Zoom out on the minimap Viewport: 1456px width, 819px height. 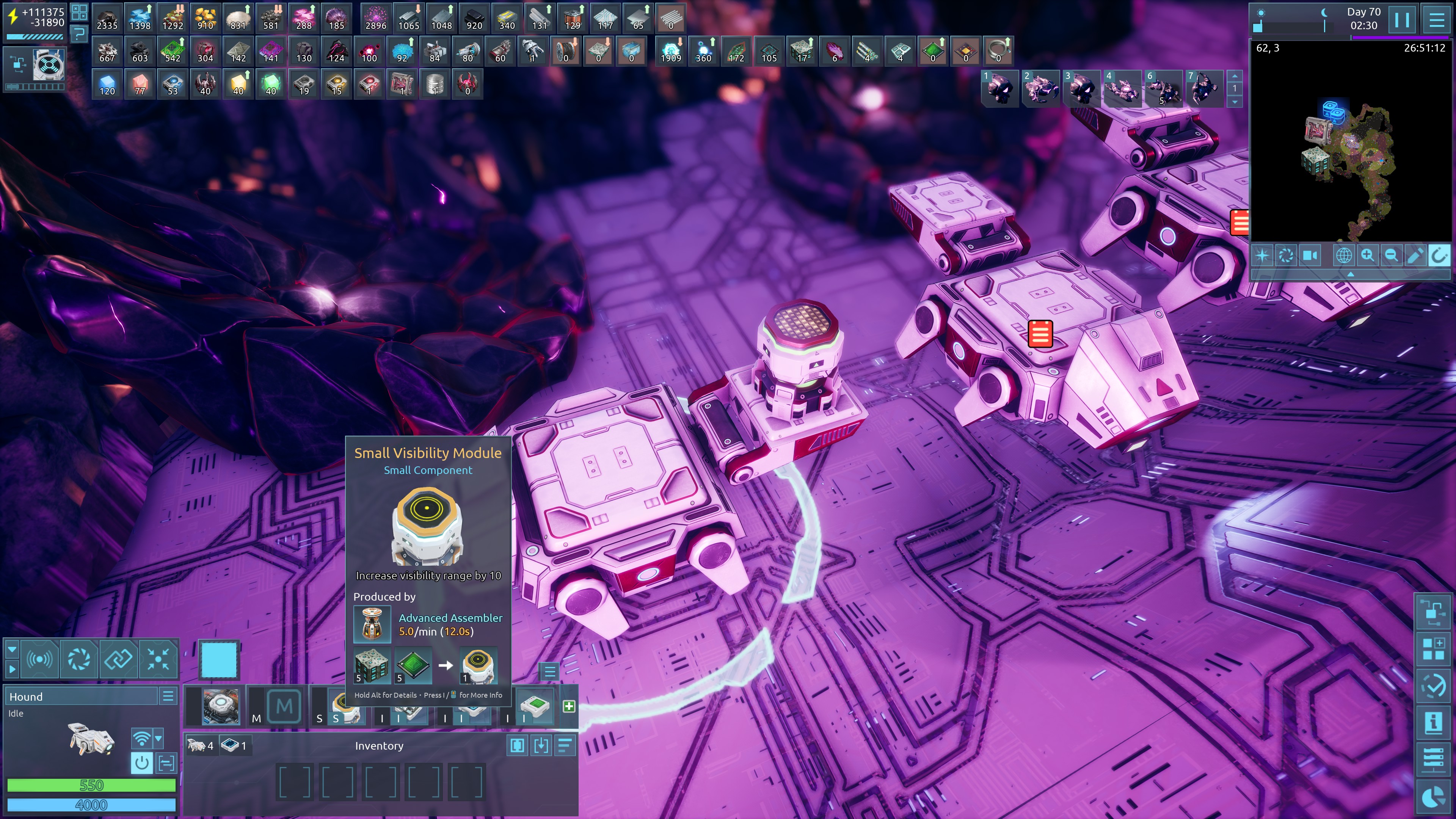tap(1391, 256)
